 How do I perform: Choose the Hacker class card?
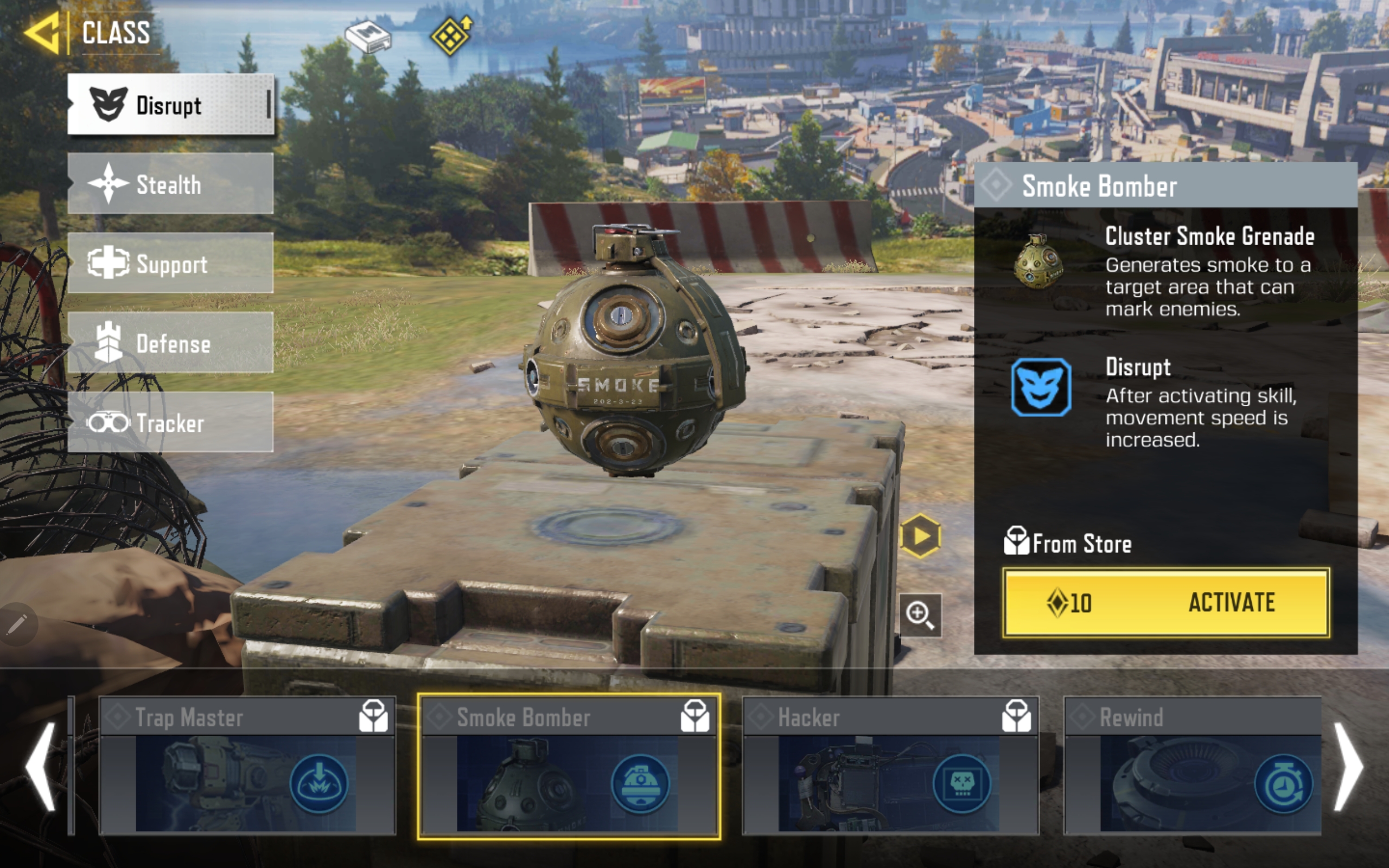tap(890, 766)
